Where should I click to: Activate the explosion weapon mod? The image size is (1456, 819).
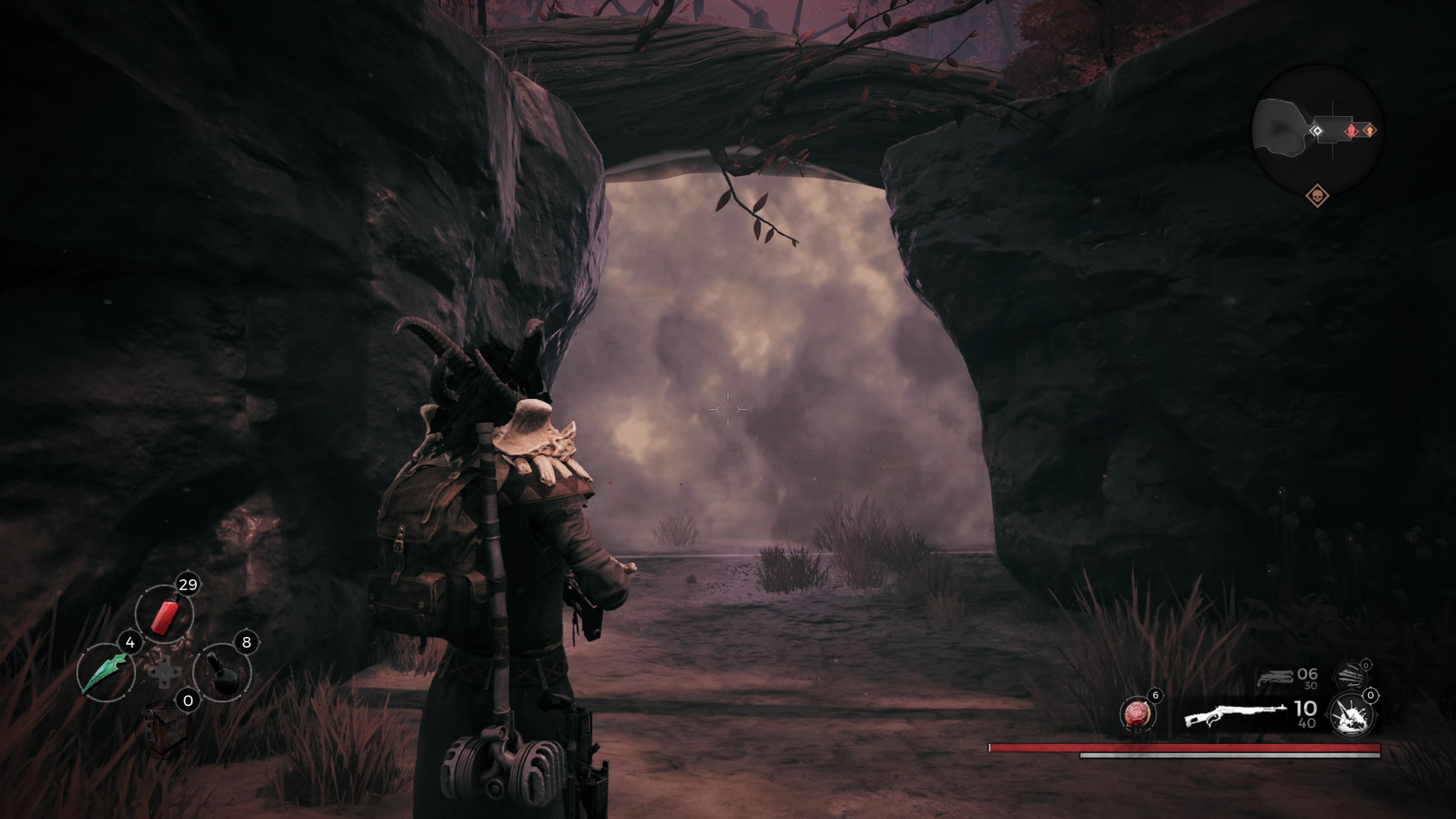click(x=1351, y=715)
